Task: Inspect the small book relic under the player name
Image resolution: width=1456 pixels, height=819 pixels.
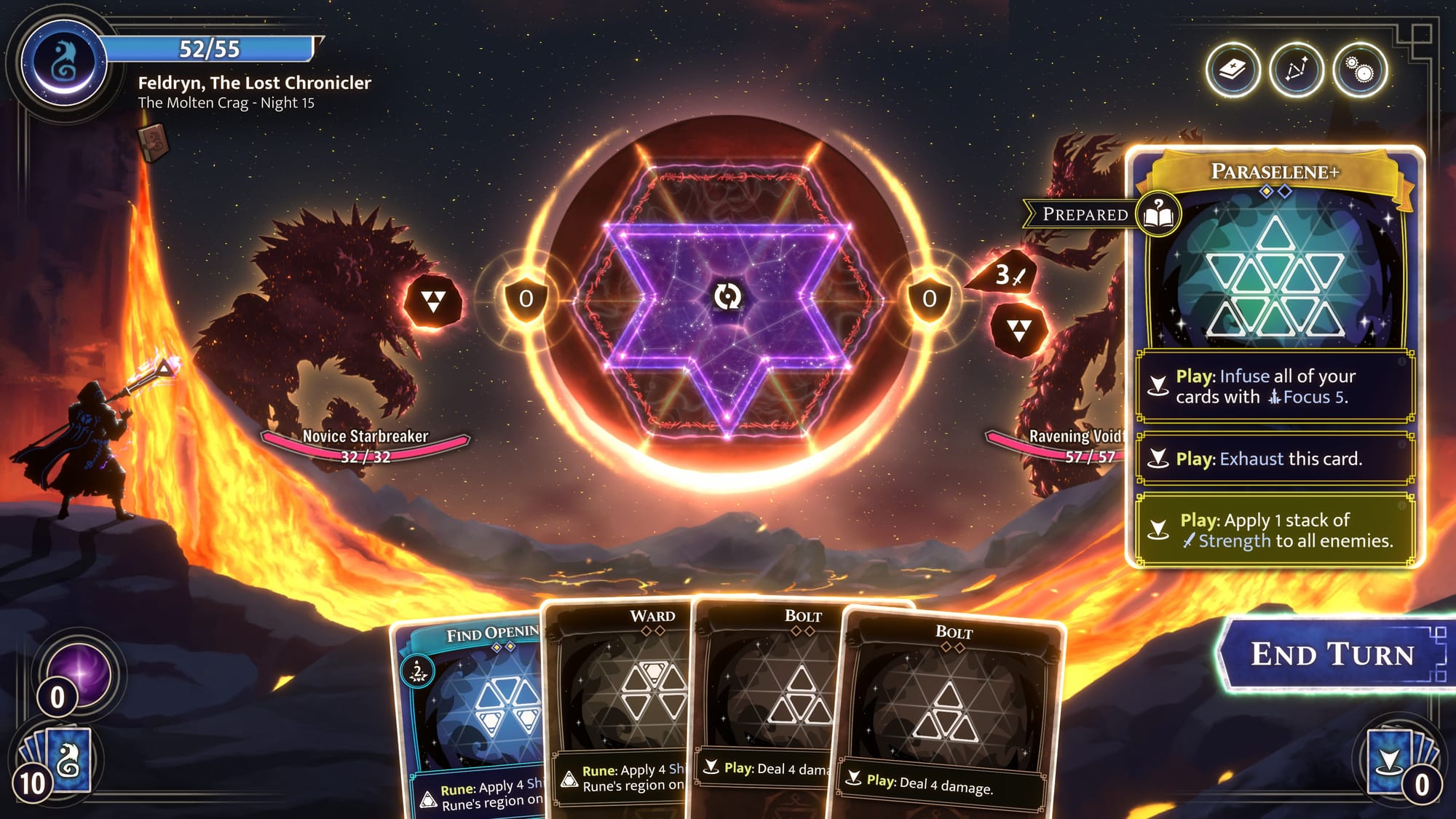Action: [x=154, y=141]
